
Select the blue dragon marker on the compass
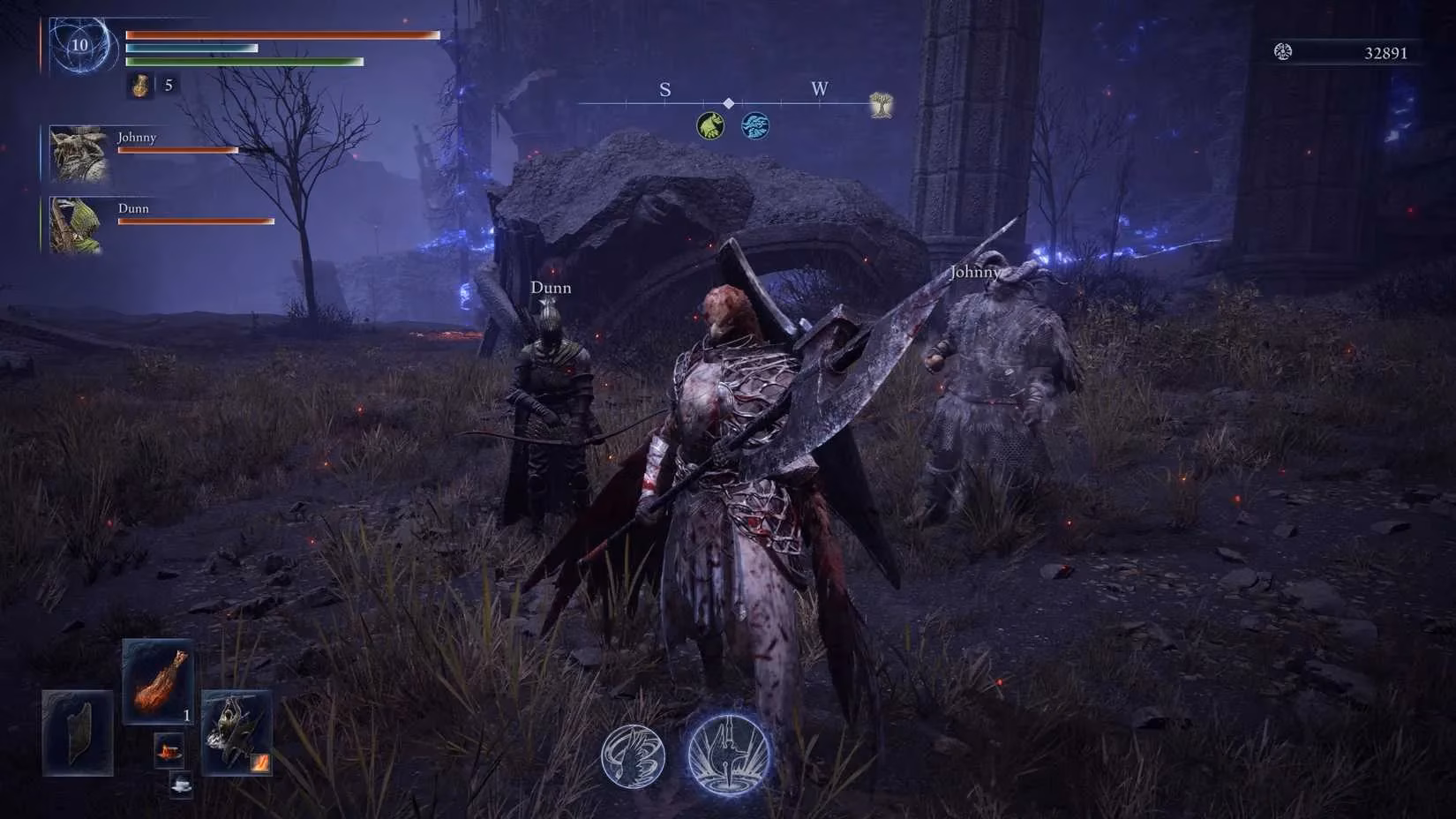point(757,124)
